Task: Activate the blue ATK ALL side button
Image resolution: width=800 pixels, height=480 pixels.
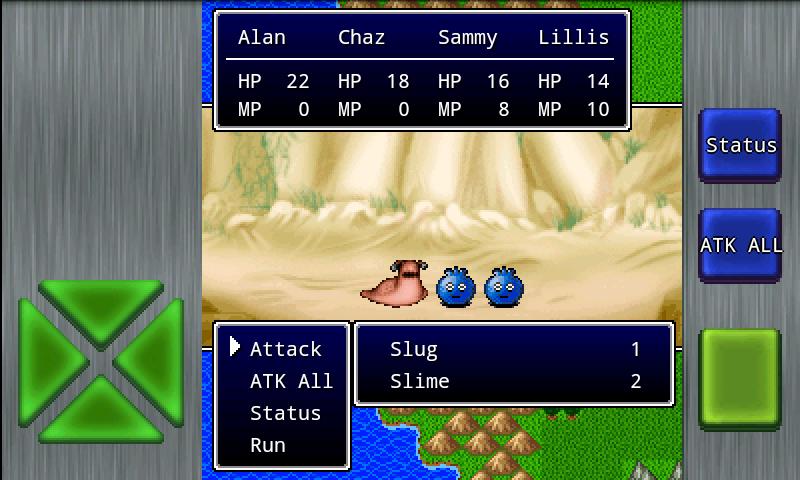Action: (740, 245)
